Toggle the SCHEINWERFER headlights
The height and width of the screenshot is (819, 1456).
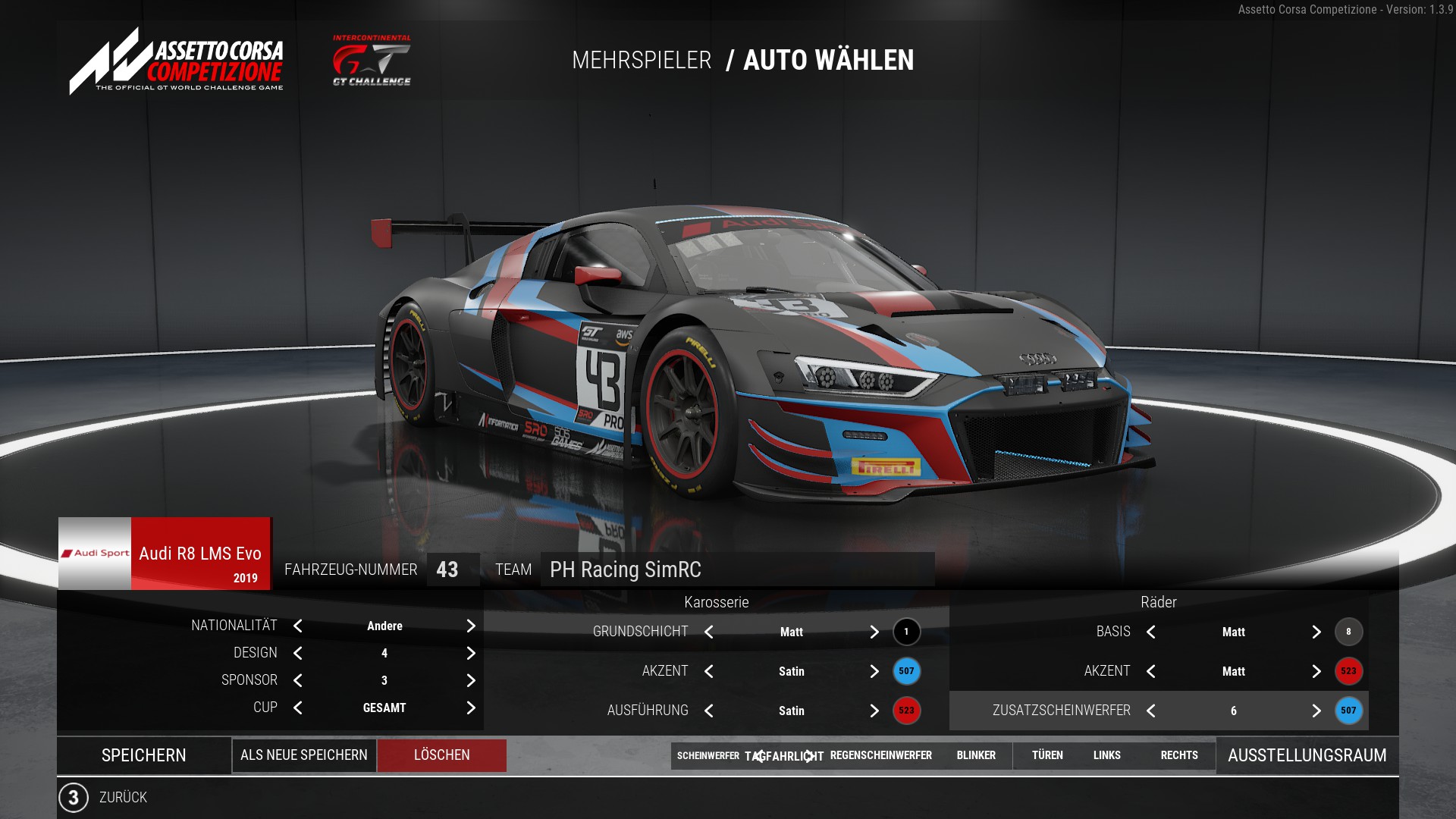coord(708,755)
